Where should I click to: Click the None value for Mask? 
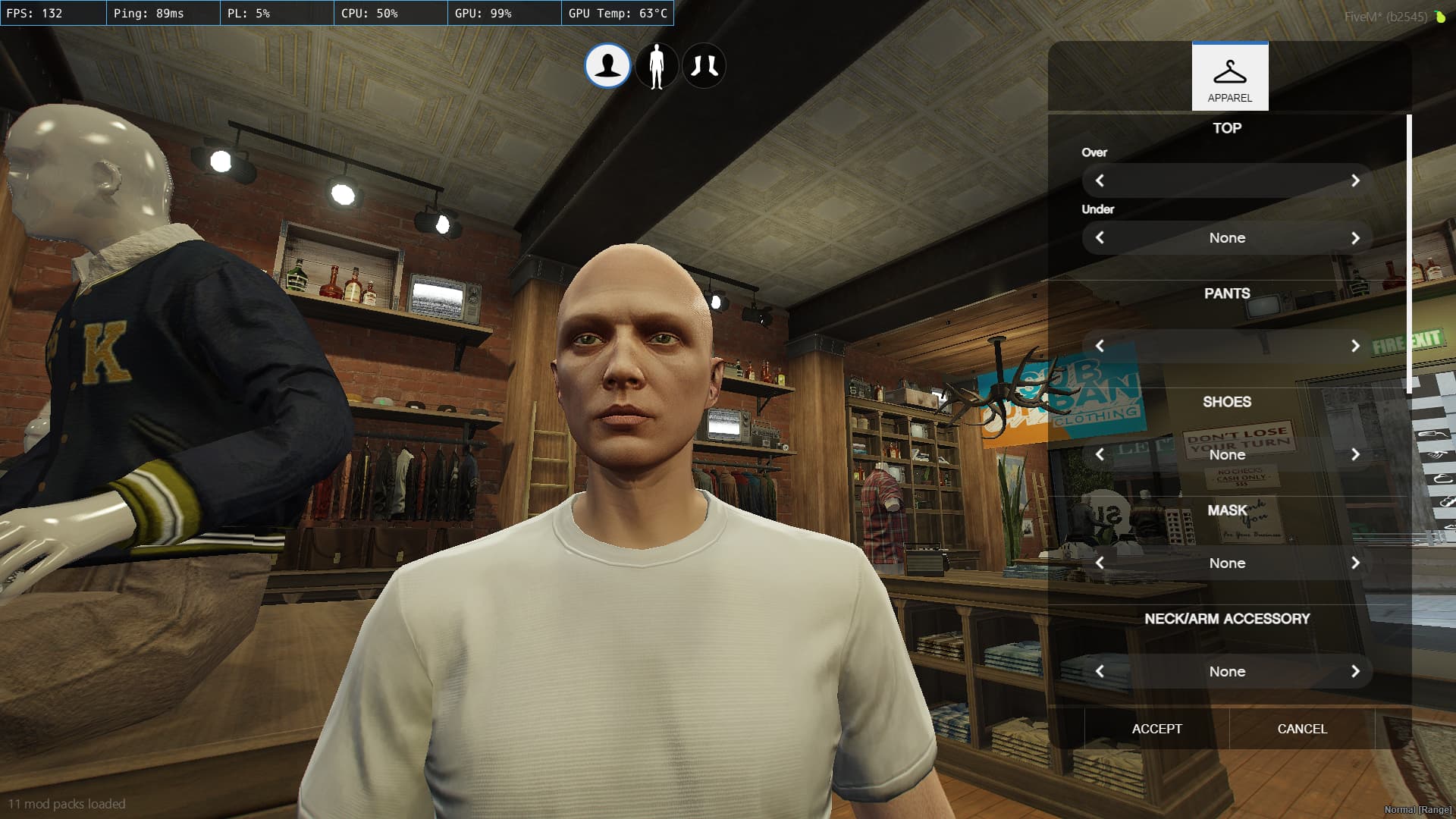pos(1227,563)
